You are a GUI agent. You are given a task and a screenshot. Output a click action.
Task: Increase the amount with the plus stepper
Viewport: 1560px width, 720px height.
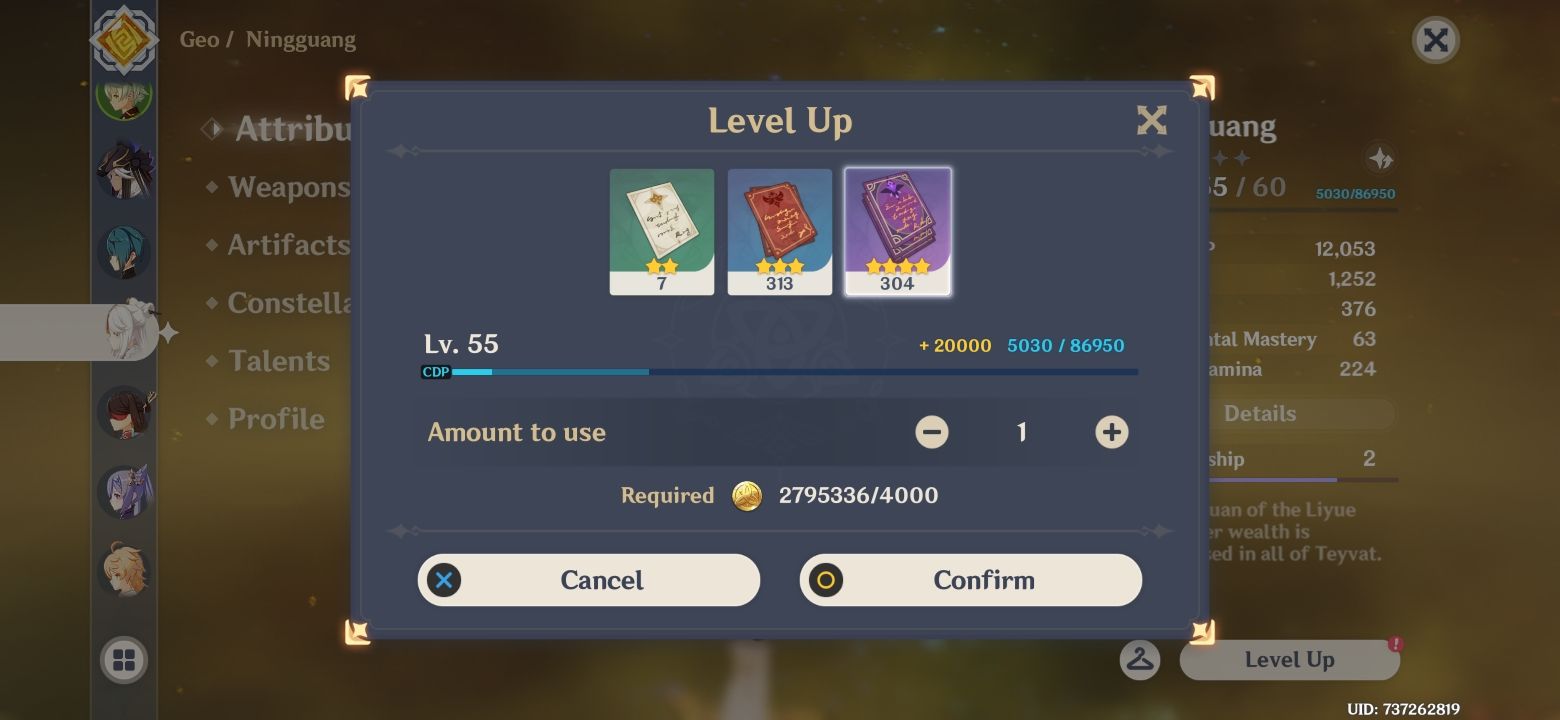(1110, 432)
